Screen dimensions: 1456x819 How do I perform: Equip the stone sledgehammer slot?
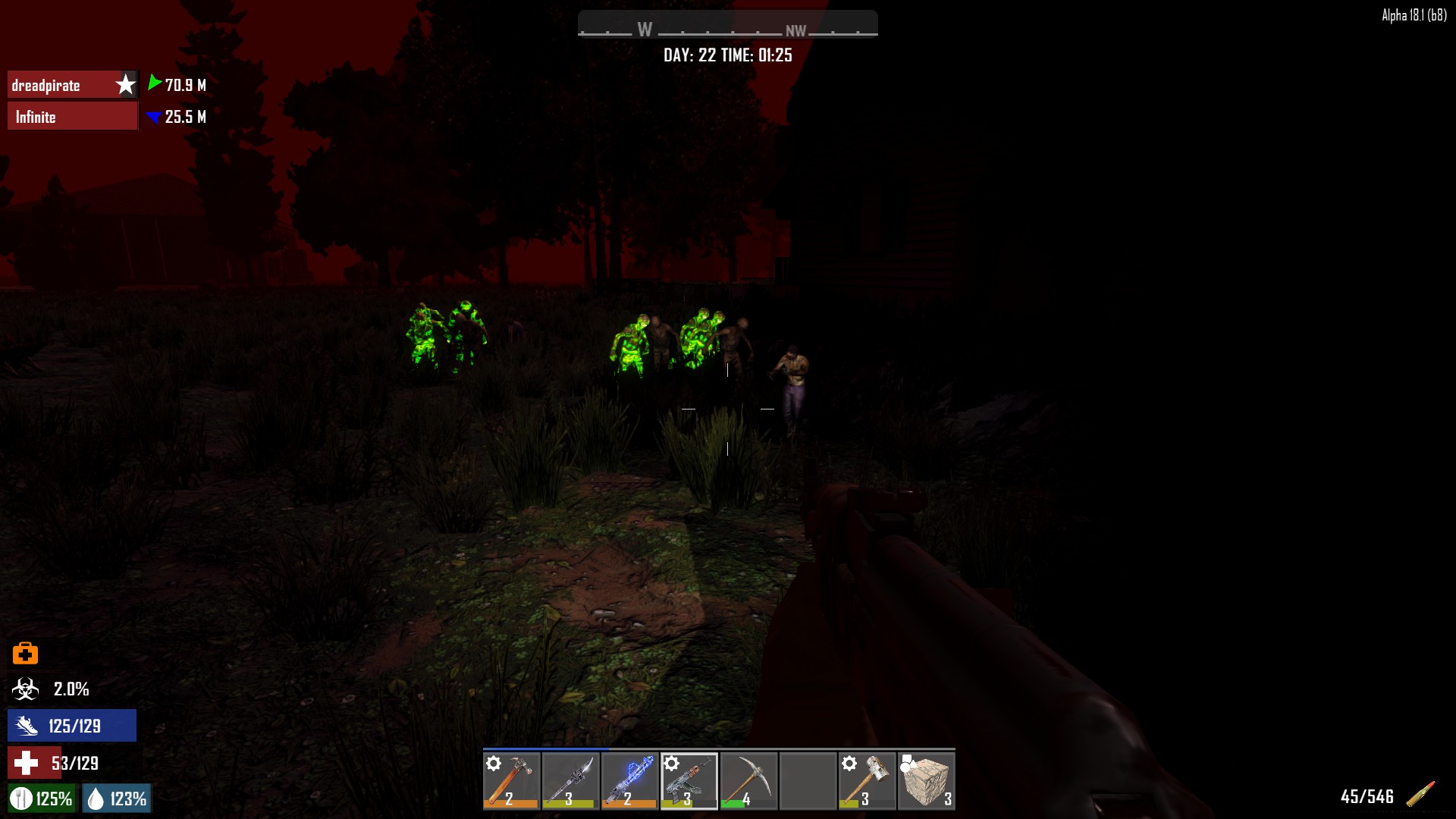867,780
